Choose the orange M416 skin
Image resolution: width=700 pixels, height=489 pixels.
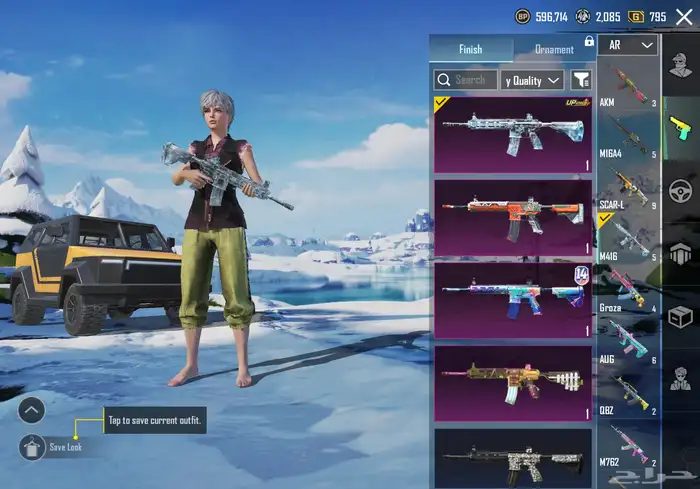(x=512, y=217)
